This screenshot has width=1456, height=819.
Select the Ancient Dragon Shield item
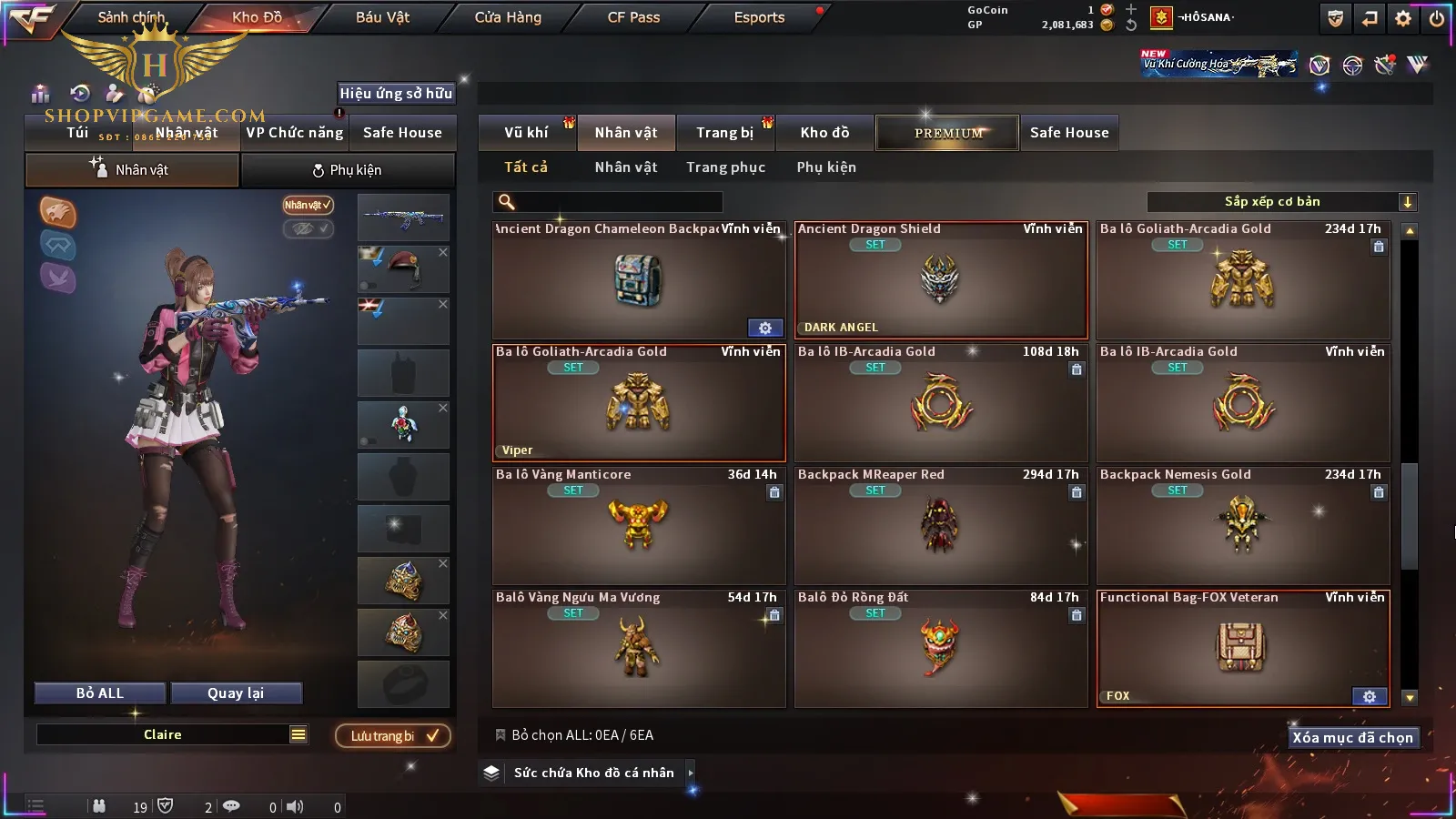941,280
